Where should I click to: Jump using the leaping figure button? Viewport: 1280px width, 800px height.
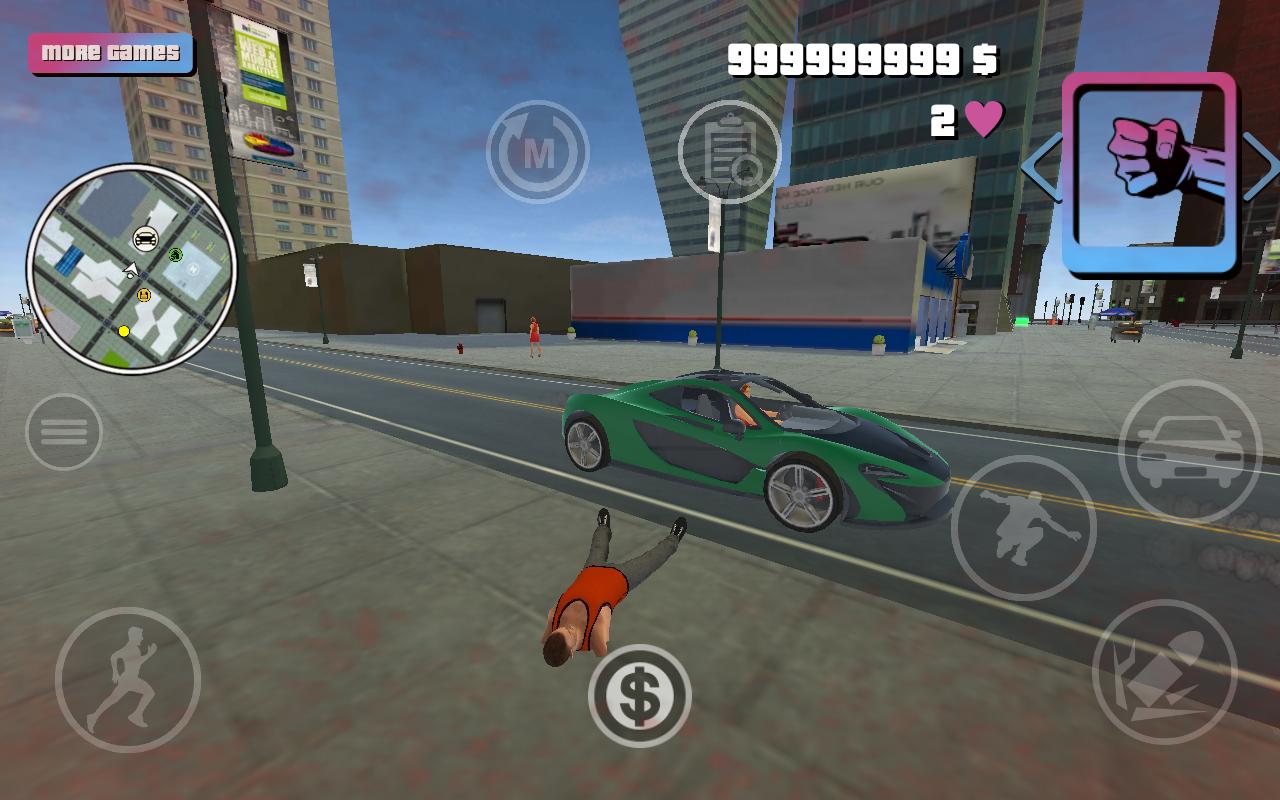click(1023, 528)
